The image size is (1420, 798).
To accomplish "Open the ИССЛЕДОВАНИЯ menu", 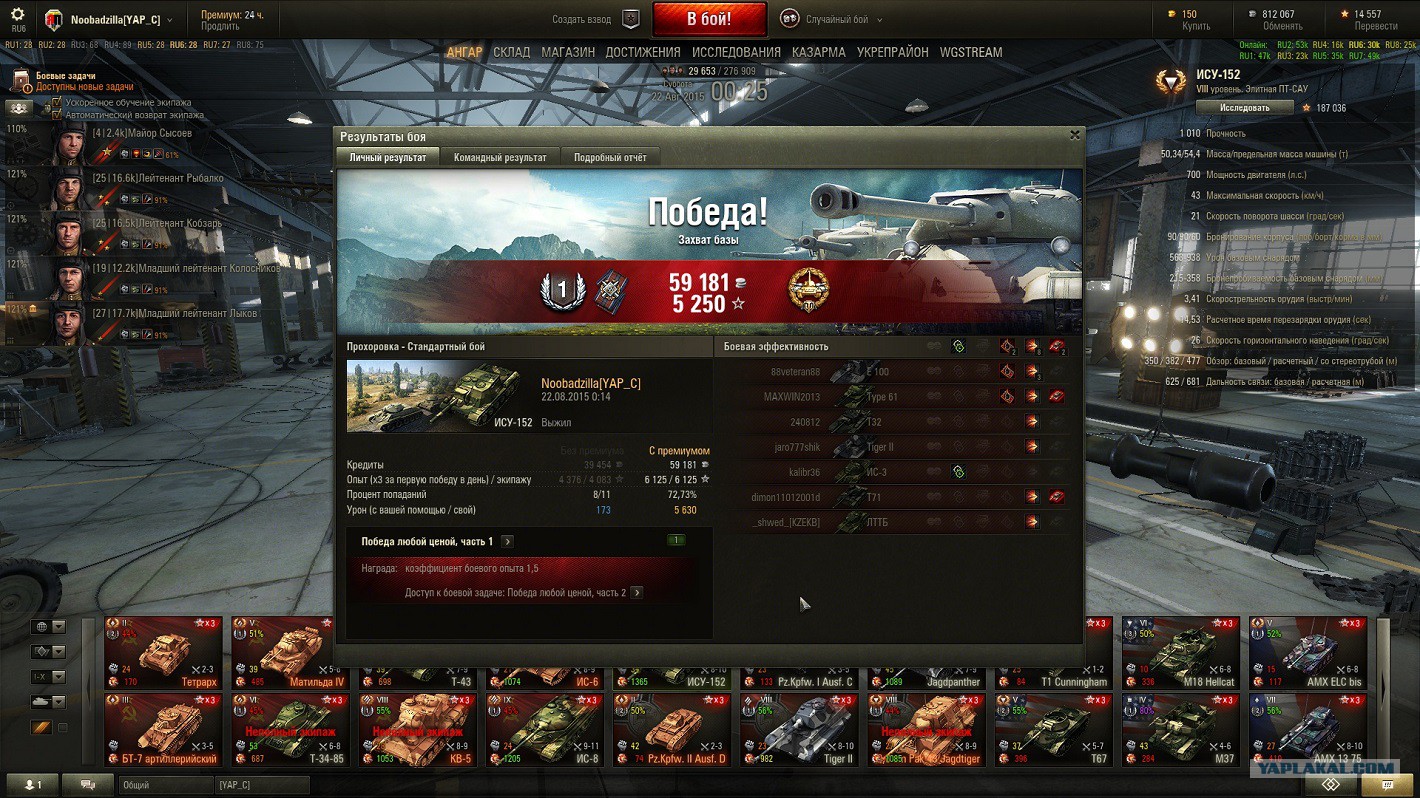I will click(x=736, y=52).
